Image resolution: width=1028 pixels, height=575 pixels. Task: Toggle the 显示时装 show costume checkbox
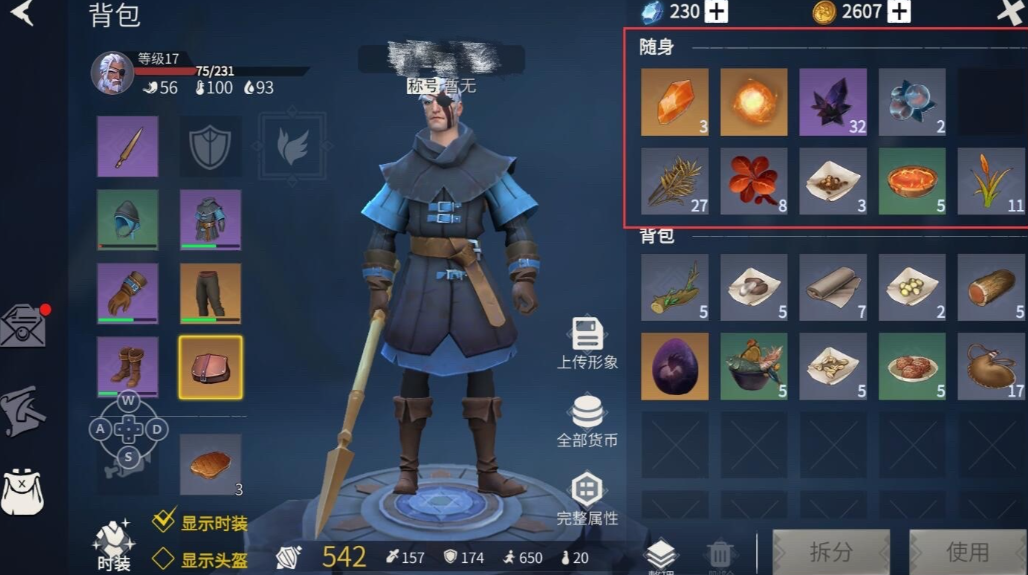click(164, 522)
